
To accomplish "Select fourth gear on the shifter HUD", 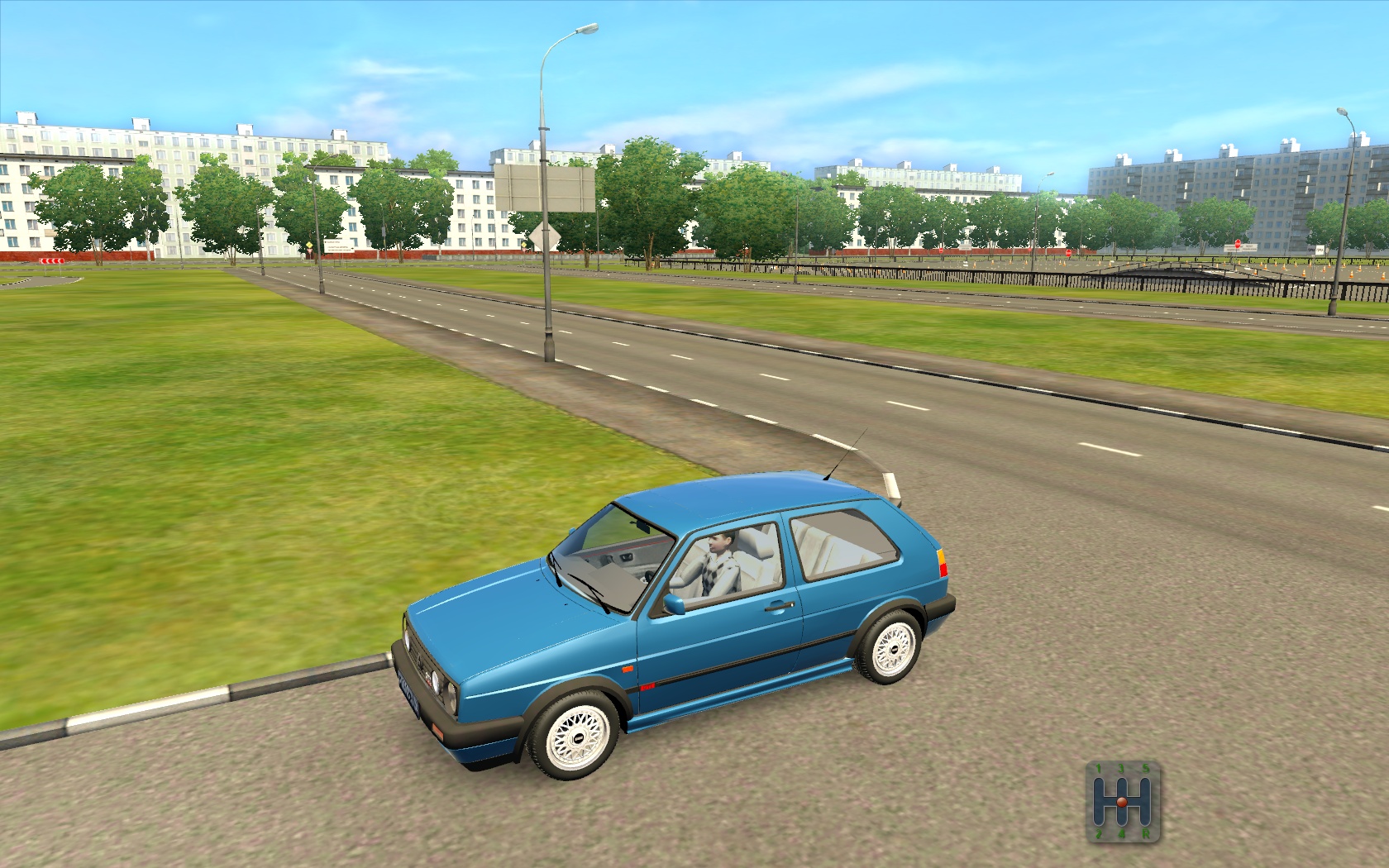I will [x=1122, y=820].
